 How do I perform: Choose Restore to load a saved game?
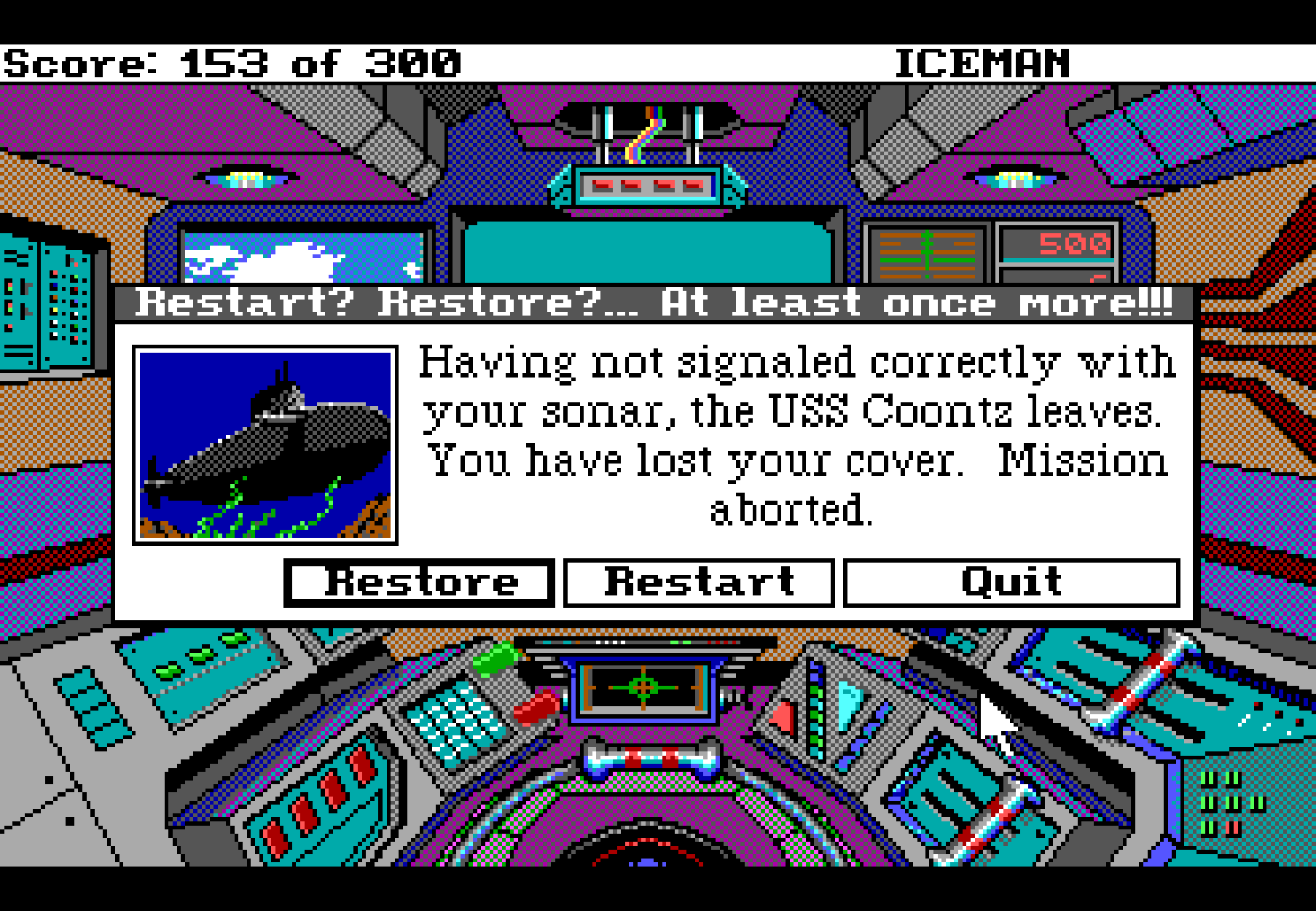pyautogui.click(x=419, y=583)
